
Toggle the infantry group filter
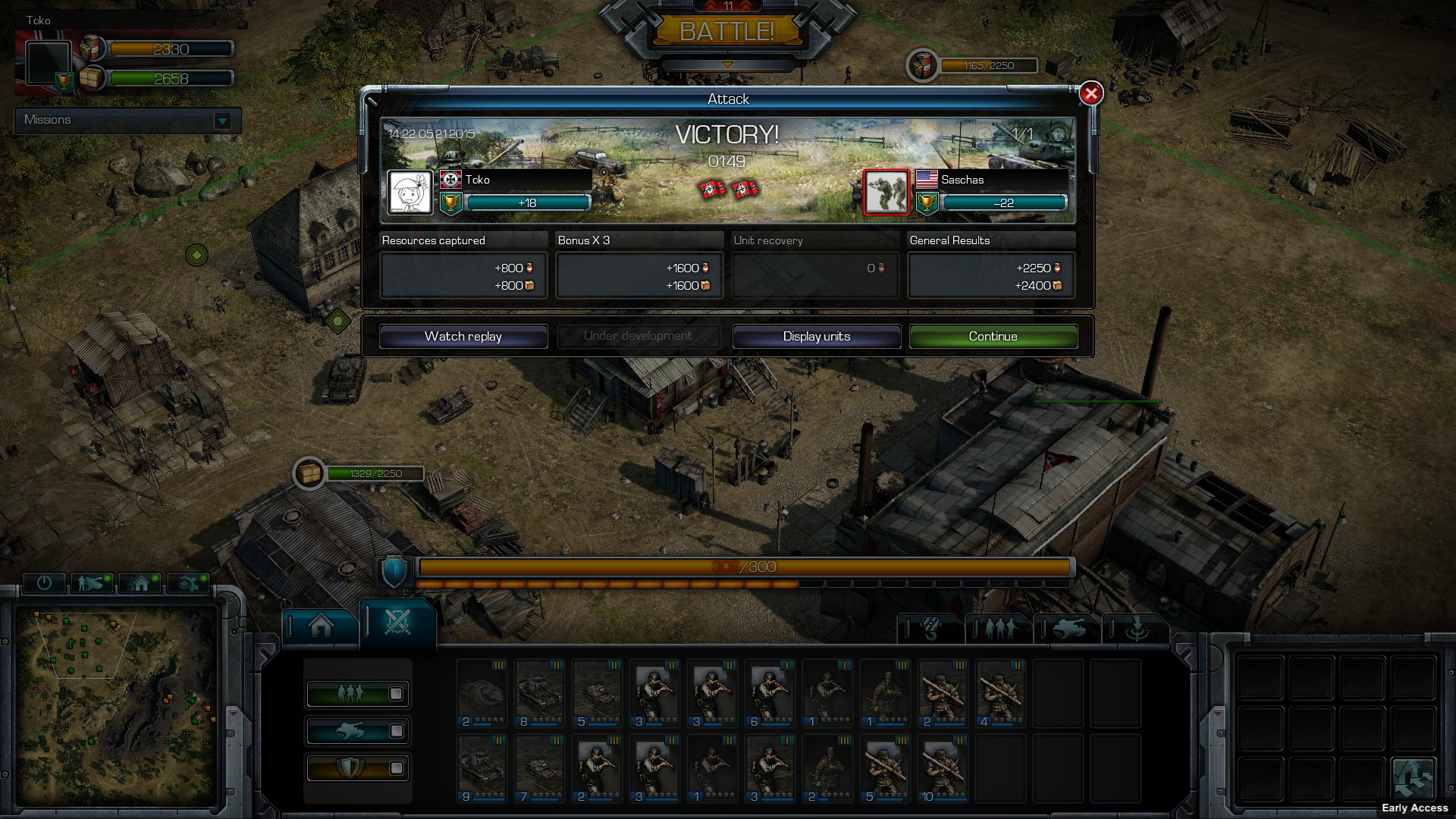(x=357, y=693)
